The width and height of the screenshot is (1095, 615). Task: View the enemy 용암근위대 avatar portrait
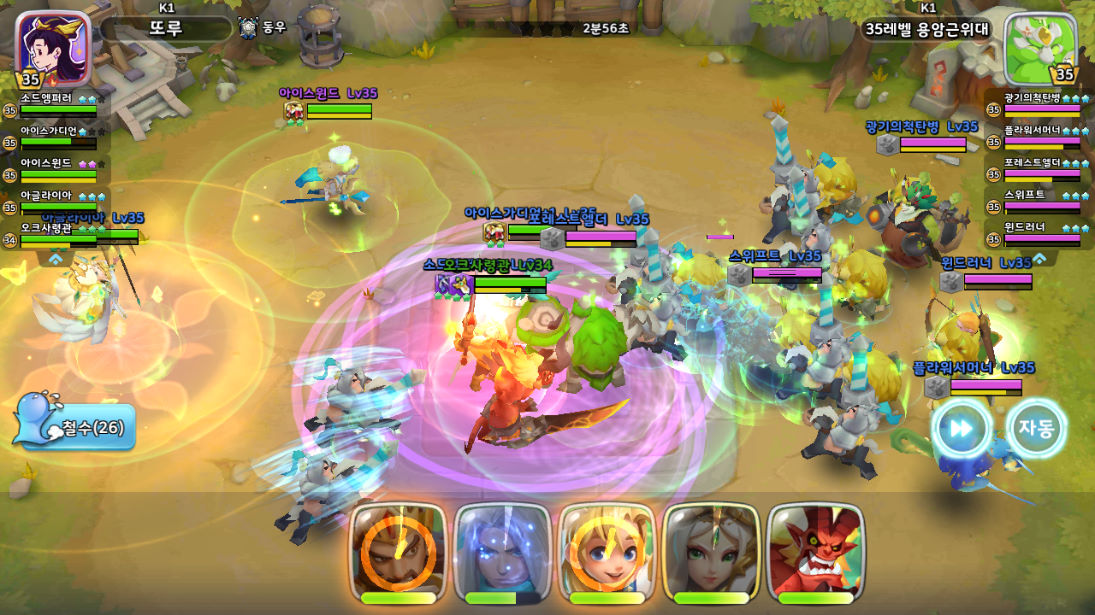click(x=1041, y=48)
